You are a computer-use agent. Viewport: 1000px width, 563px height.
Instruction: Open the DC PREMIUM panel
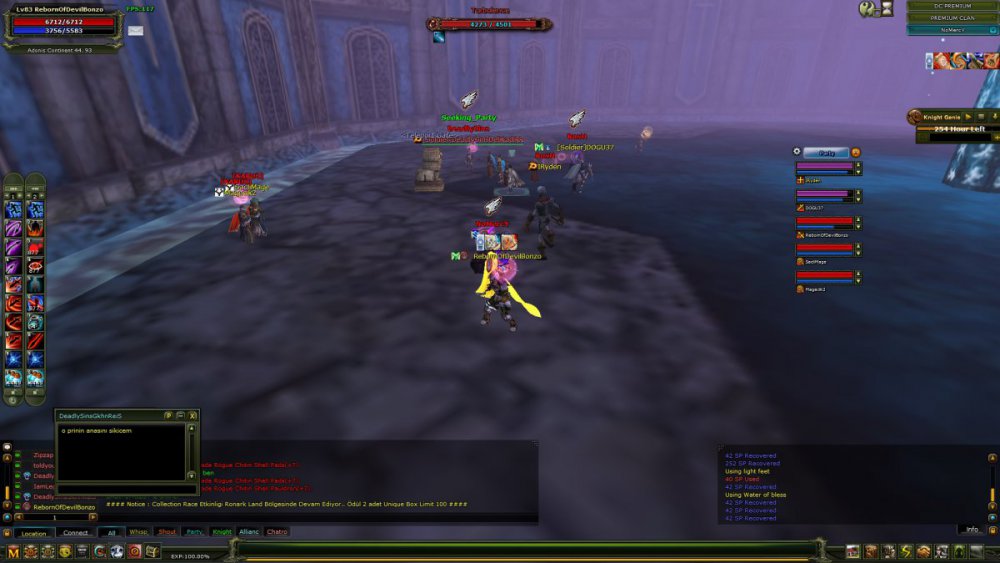click(x=951, y=6)
